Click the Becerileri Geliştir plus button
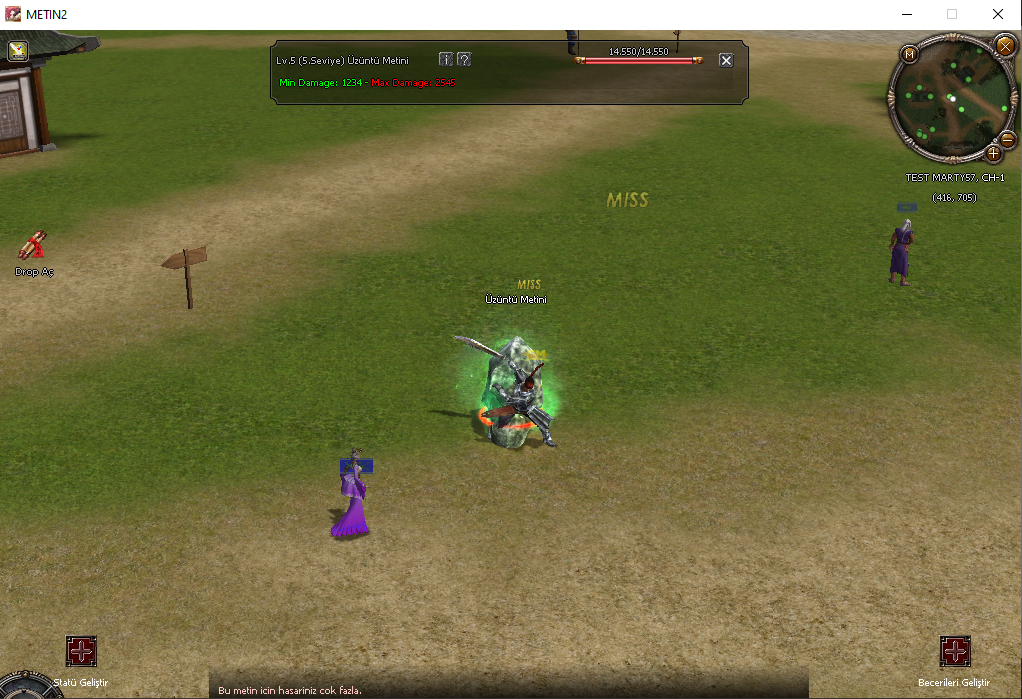 pyautogui.click(x=955, y=652)
